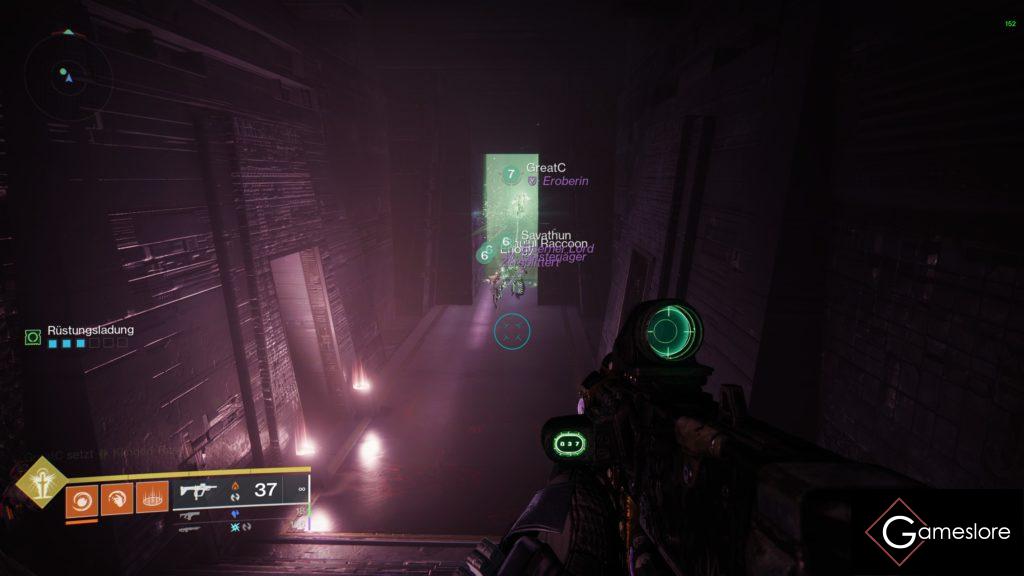Select the equipped primary weapon icon
The height and width of the screenshot is (576, 1024).
coord(200,490)
